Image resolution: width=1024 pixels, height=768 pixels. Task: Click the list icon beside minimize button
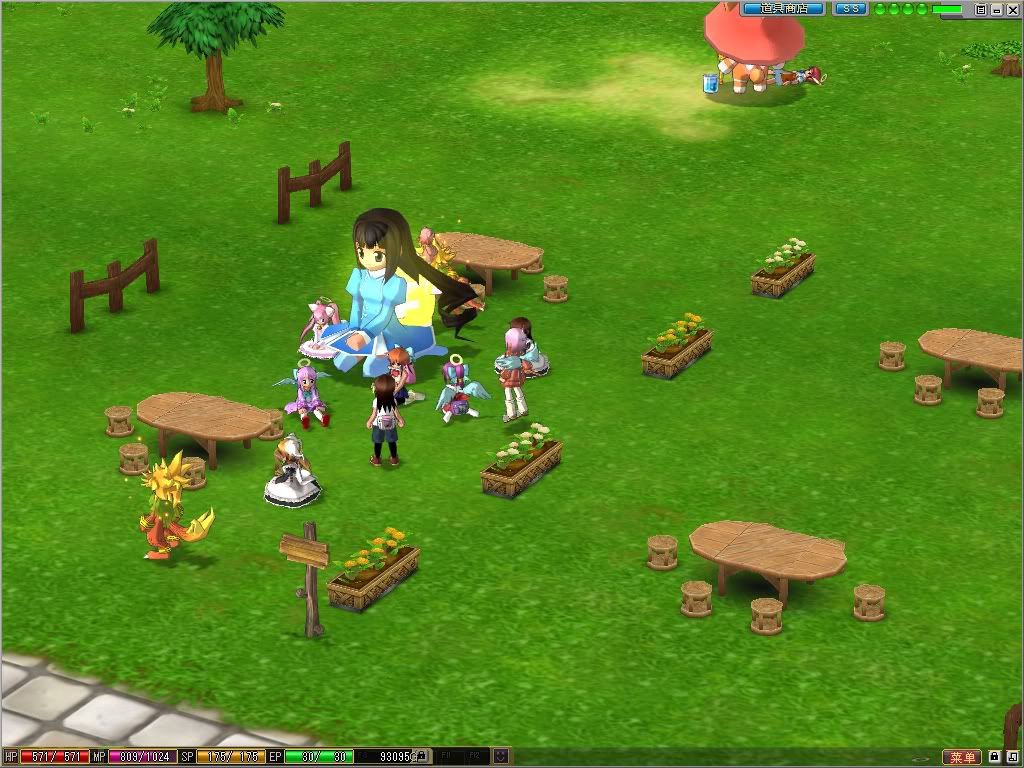click(x=981, y=9)
